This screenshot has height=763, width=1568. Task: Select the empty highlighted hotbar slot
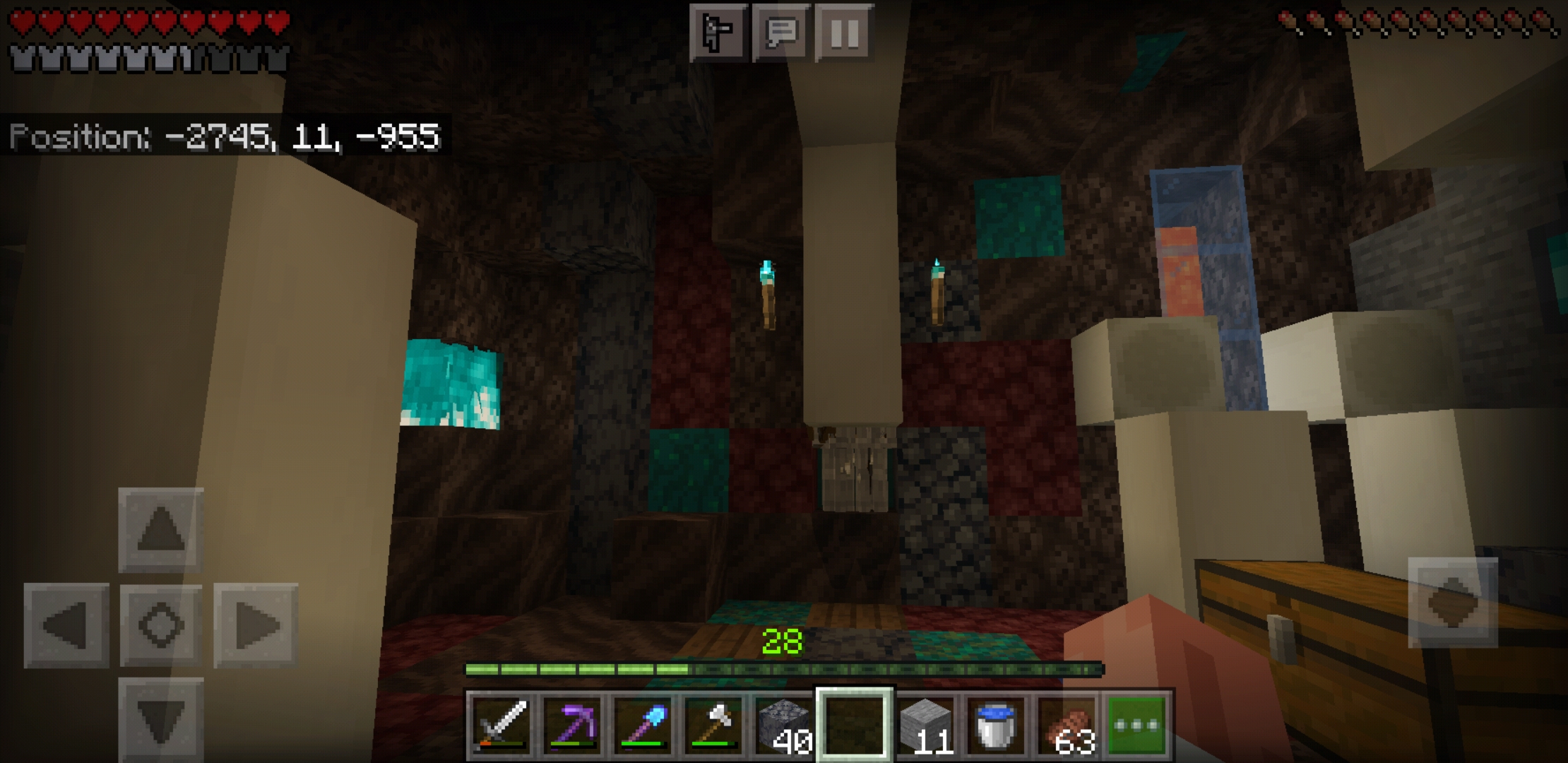coord(856,723)
